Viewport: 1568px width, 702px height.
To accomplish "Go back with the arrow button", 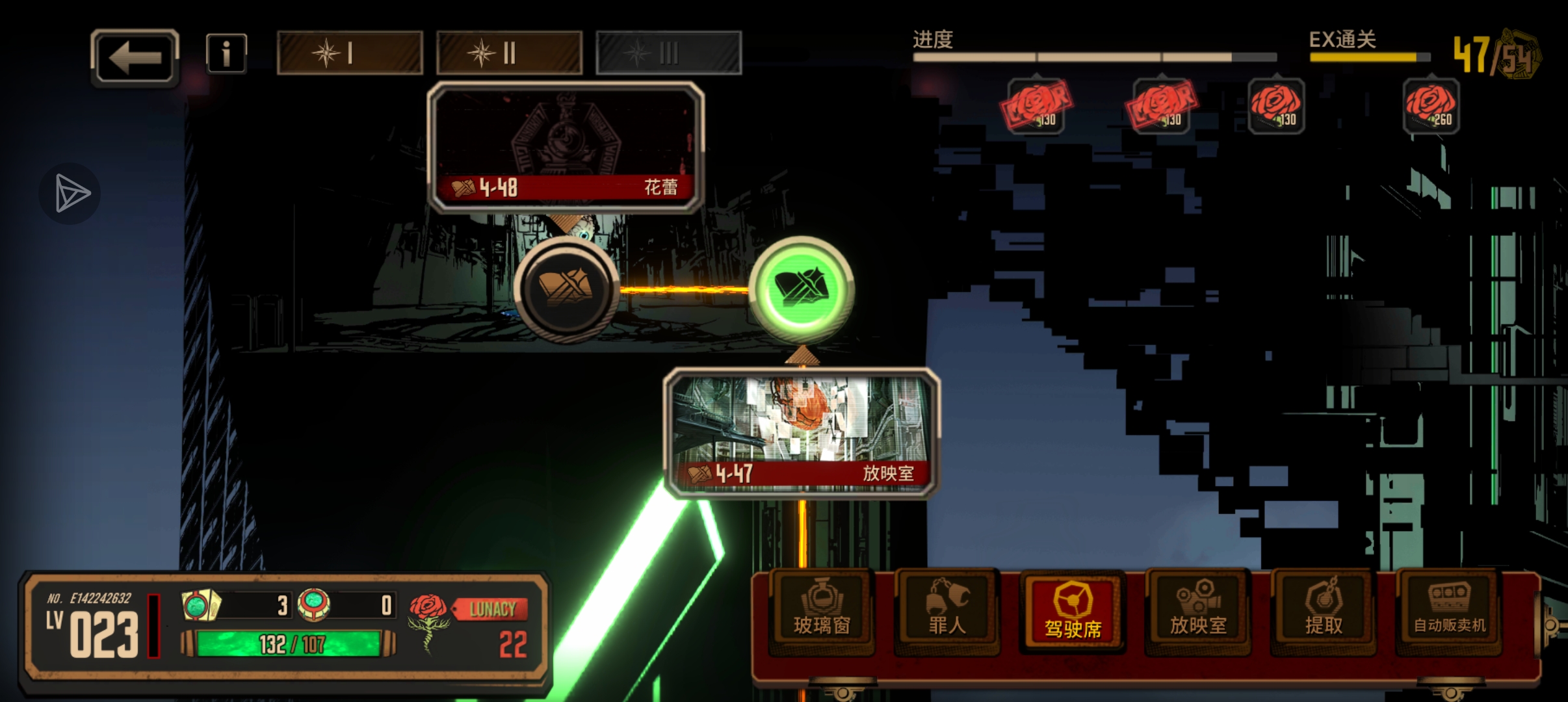I will pos(135,57).
